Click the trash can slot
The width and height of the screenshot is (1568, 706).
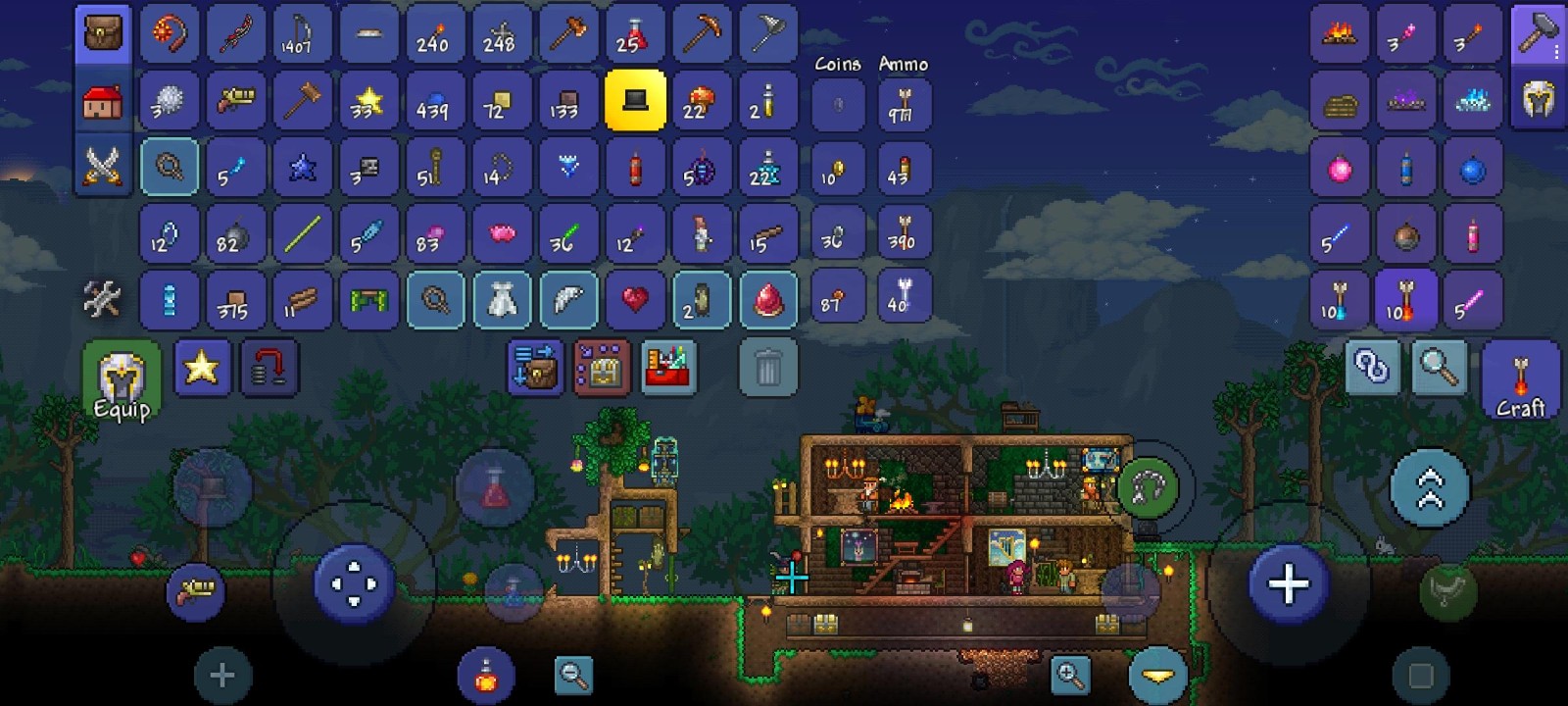(768, 368)
